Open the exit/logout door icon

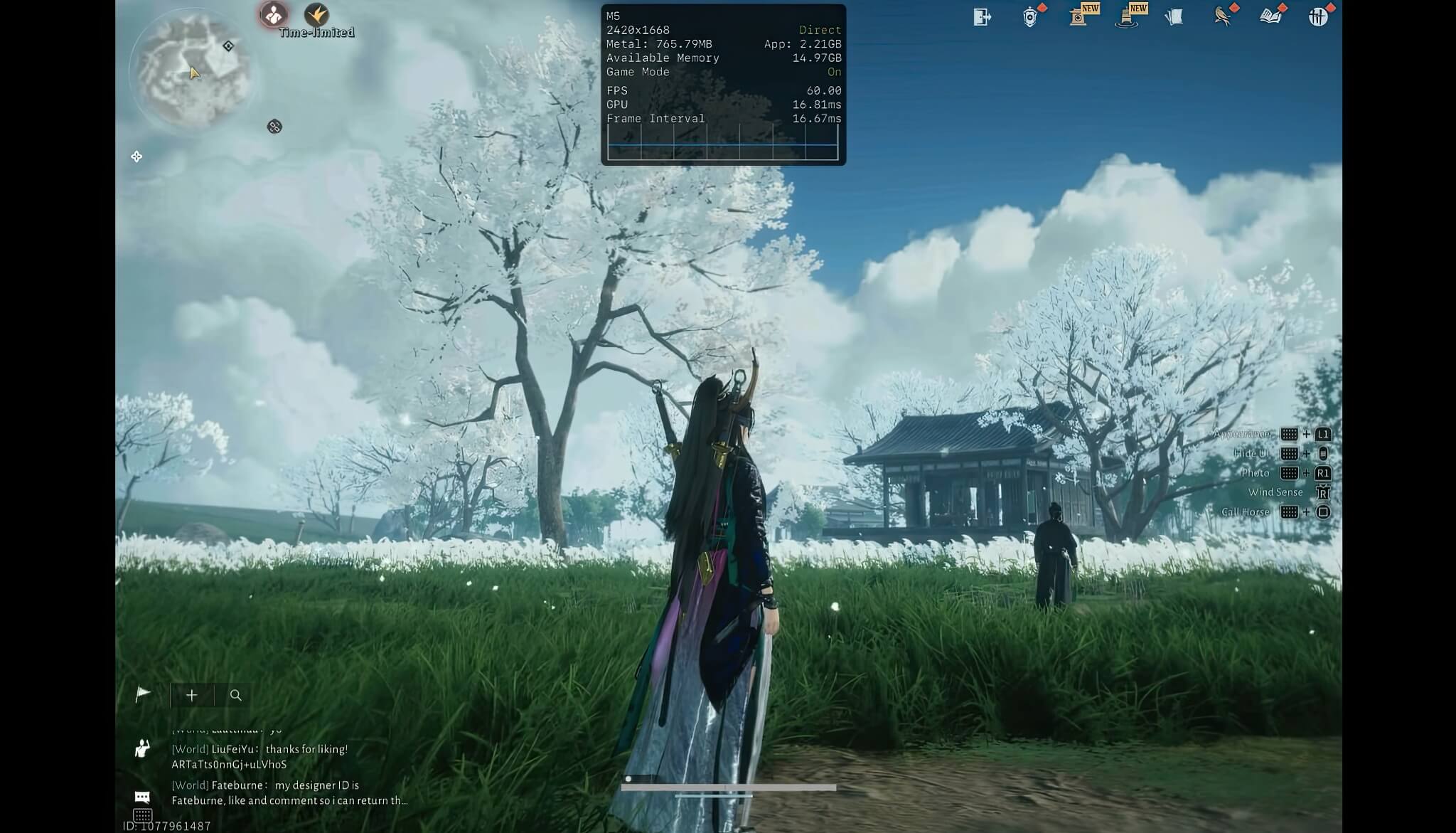[x=983, y=17]
